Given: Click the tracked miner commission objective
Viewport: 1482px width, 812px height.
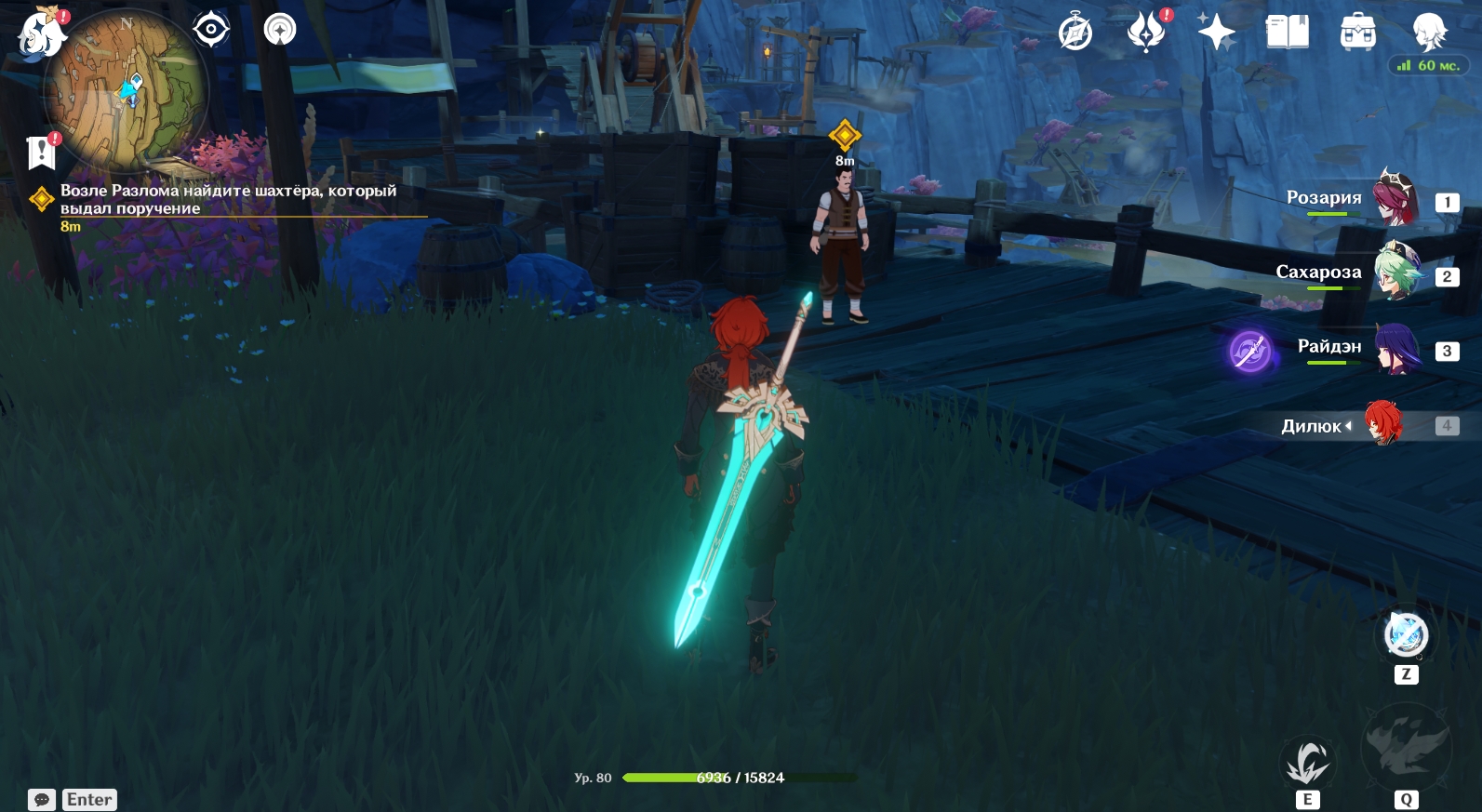Looking at the screenshot, I should (x=228, y=199).
